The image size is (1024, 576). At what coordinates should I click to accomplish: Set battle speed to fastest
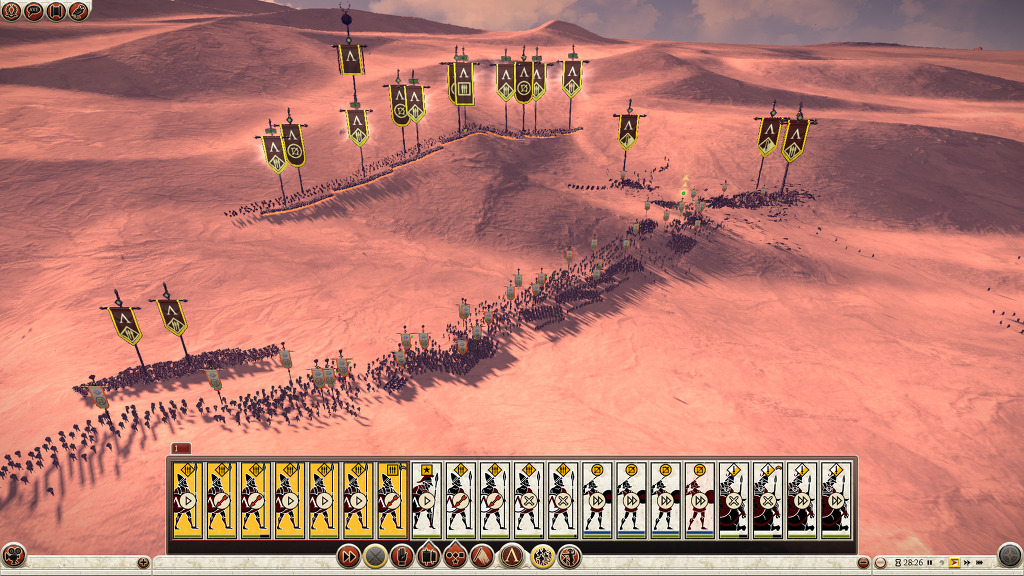pyautogui.click(x=980, y=563)
